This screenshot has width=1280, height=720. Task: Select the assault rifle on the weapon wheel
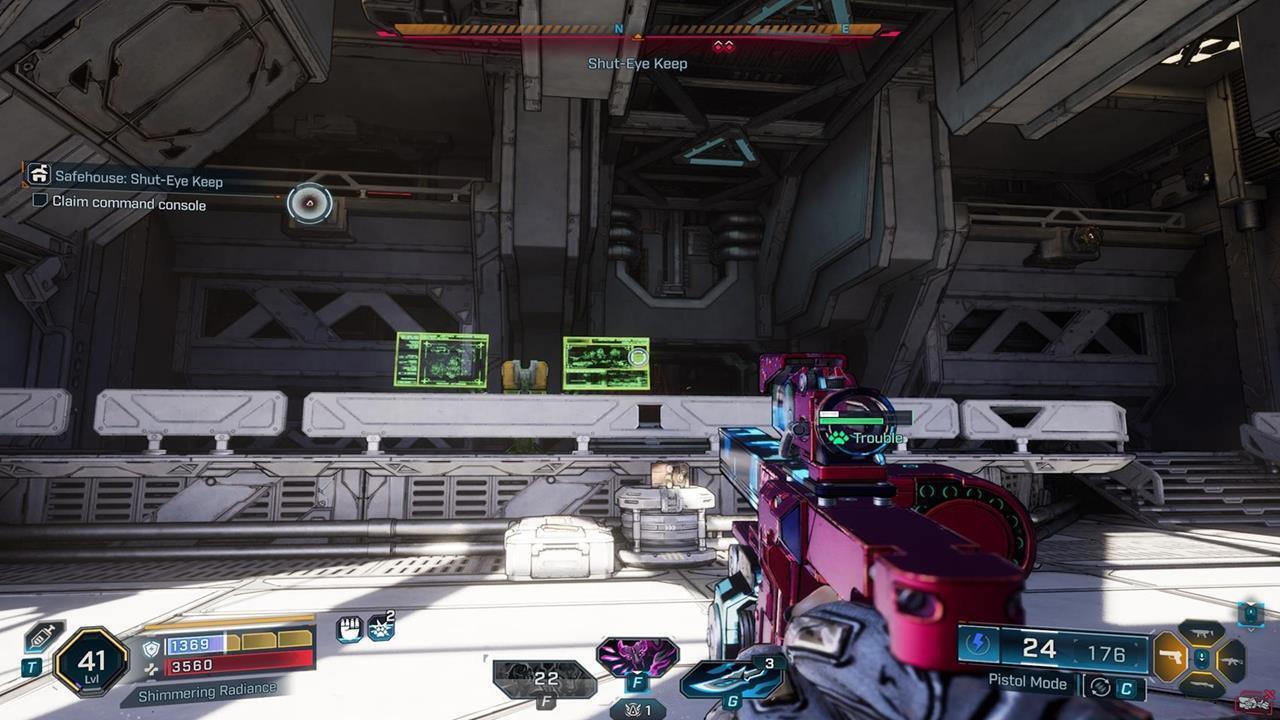[x=1232, y=661]
